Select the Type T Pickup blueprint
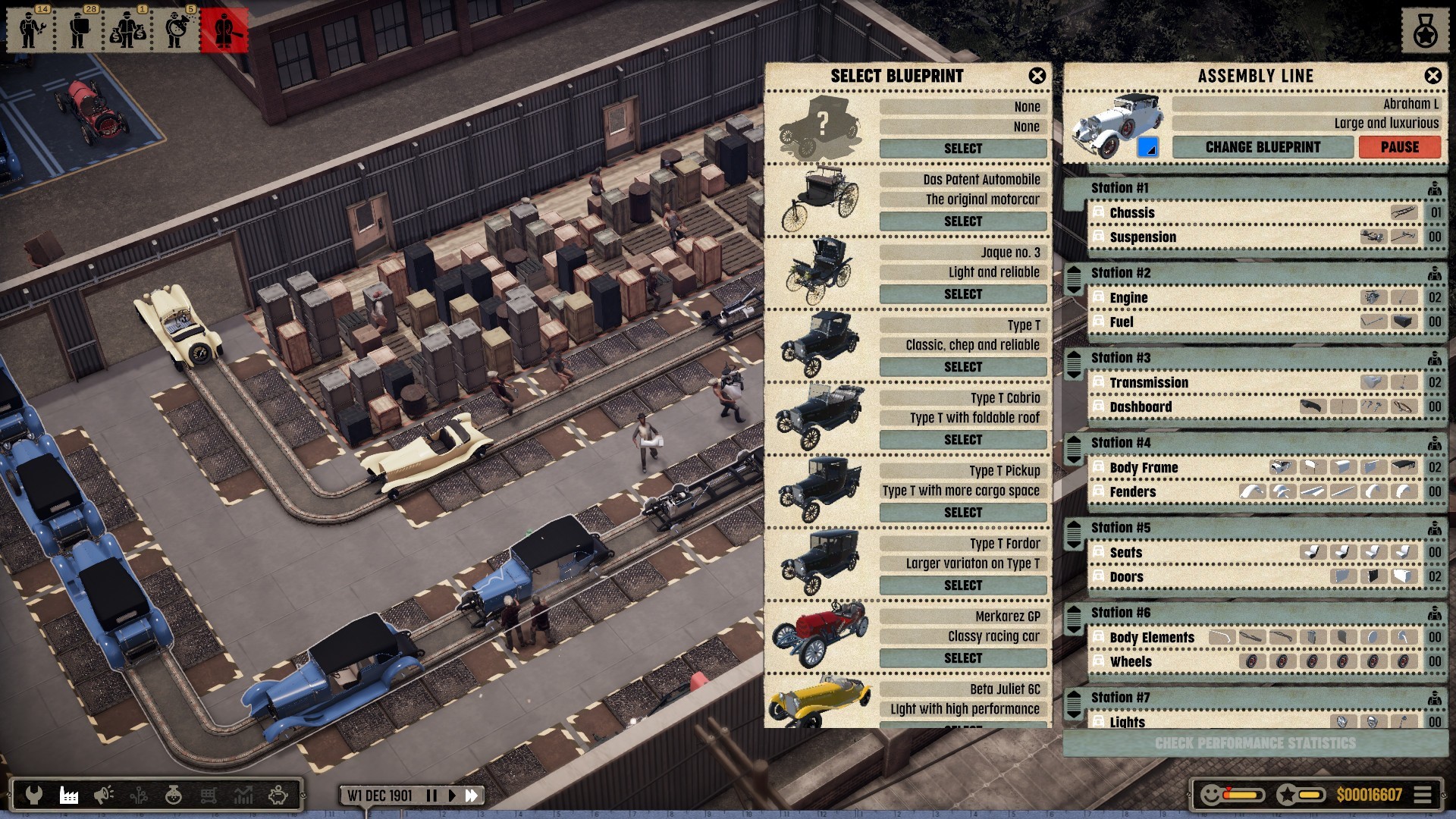The height and width of the screenshot is (819, 1456). [963, 513]
